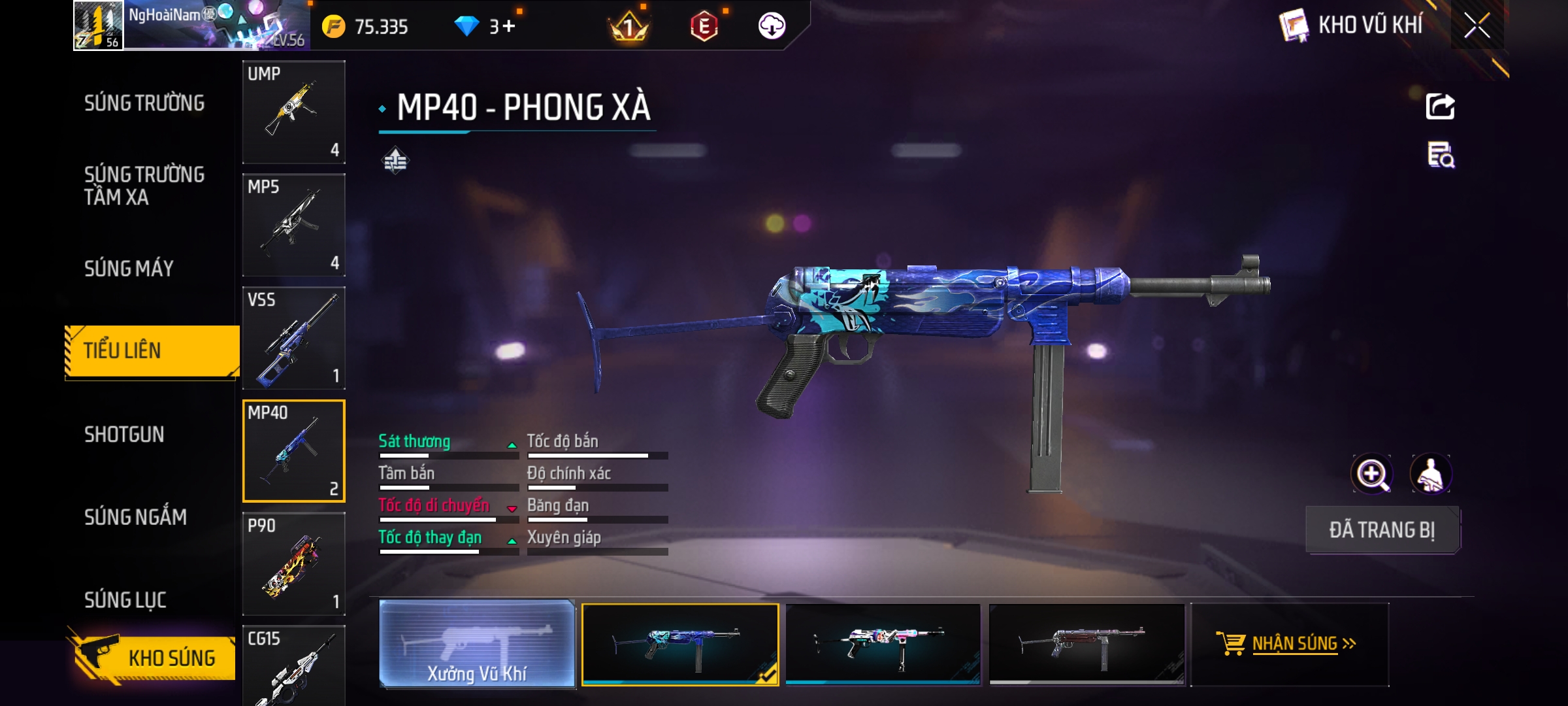Select the SHOTGUN category

click(x=124, y=435)
